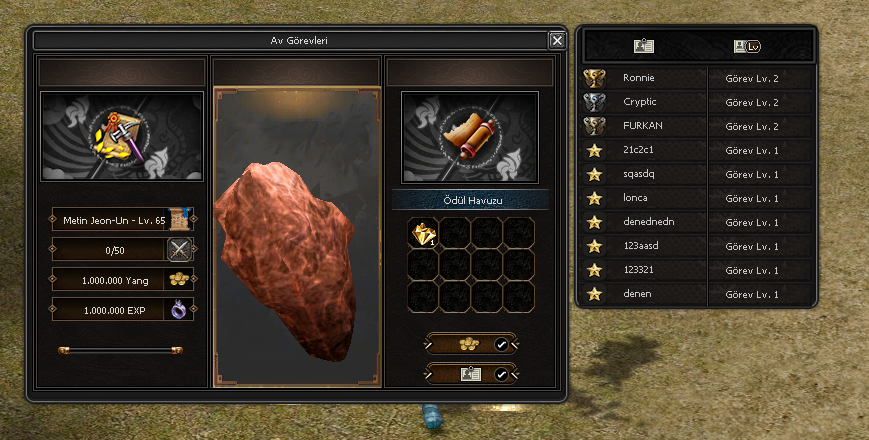Click the gold coins reward button

471,344
